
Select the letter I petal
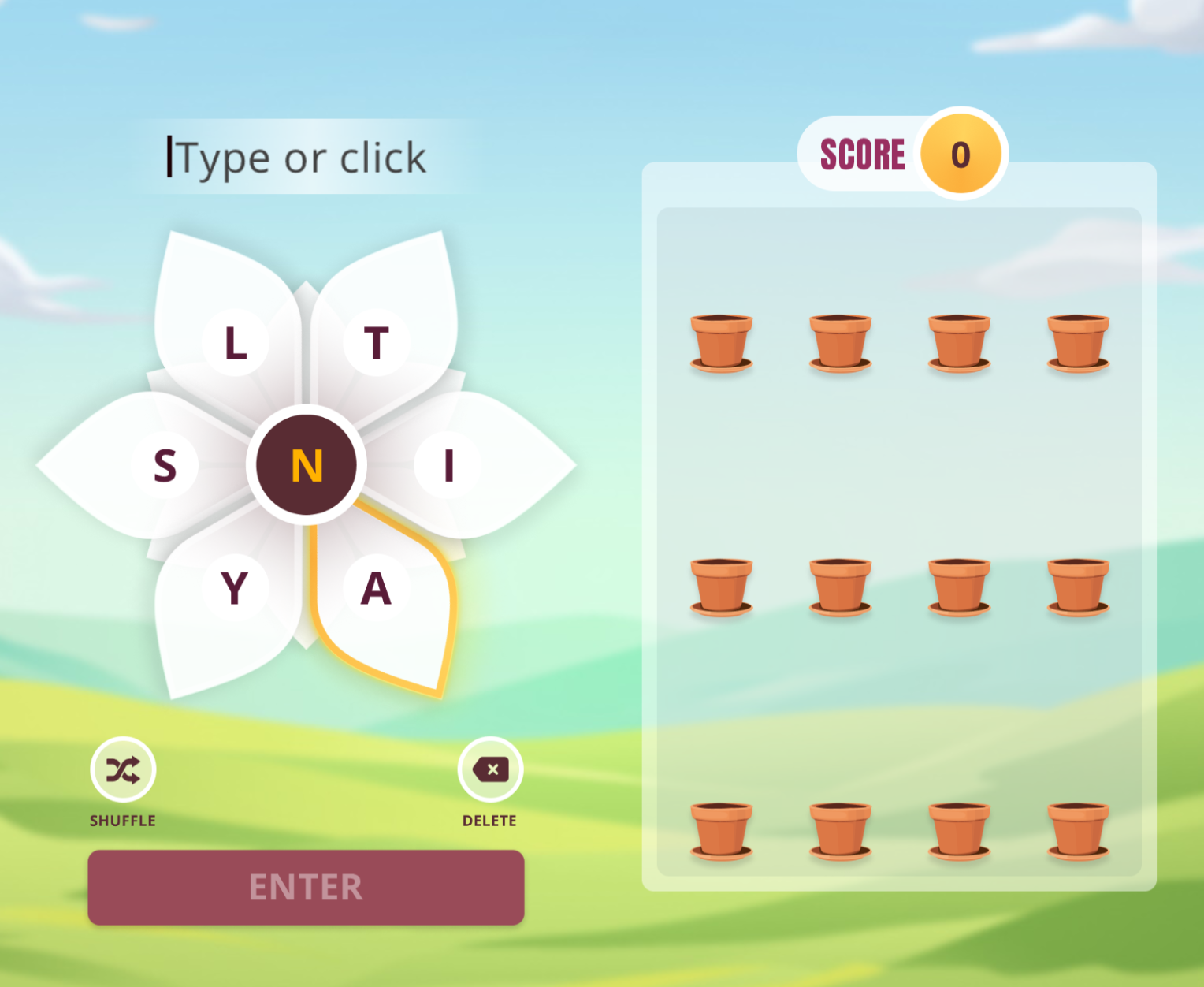(x=448, y=465)
